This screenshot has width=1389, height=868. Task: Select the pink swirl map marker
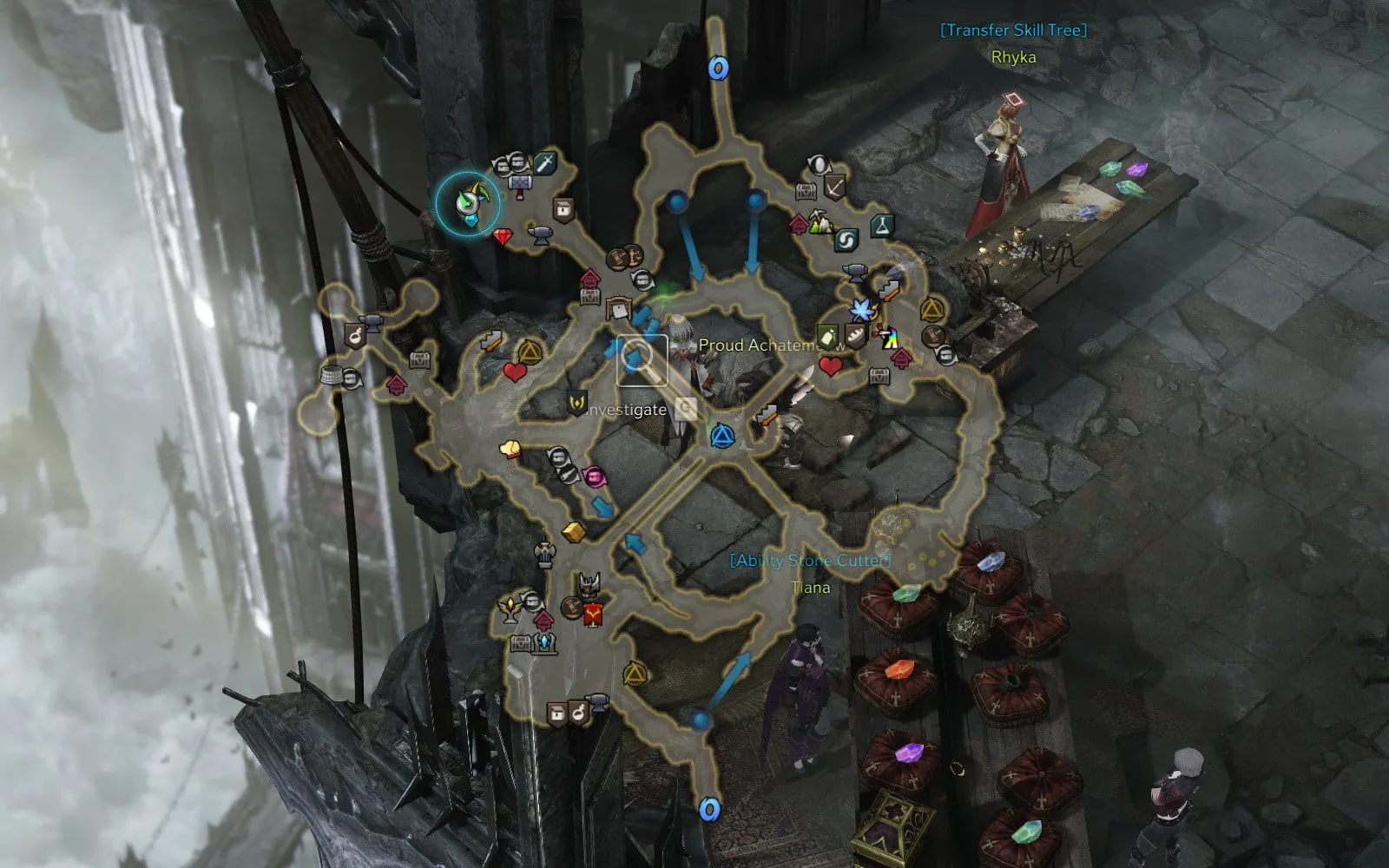coord(595,476)
